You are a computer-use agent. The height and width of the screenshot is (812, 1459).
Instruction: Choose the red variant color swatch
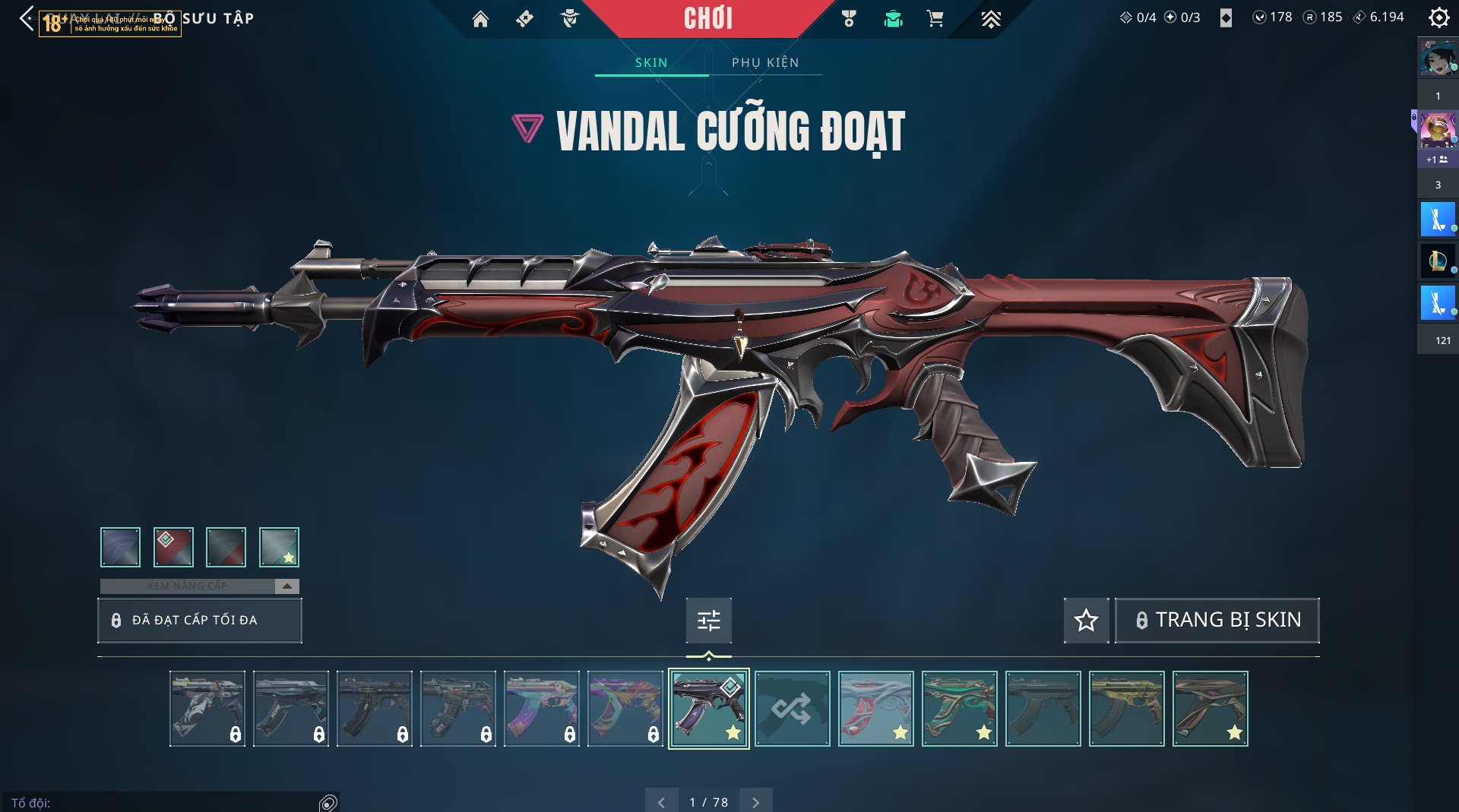(x=173, y=547)
